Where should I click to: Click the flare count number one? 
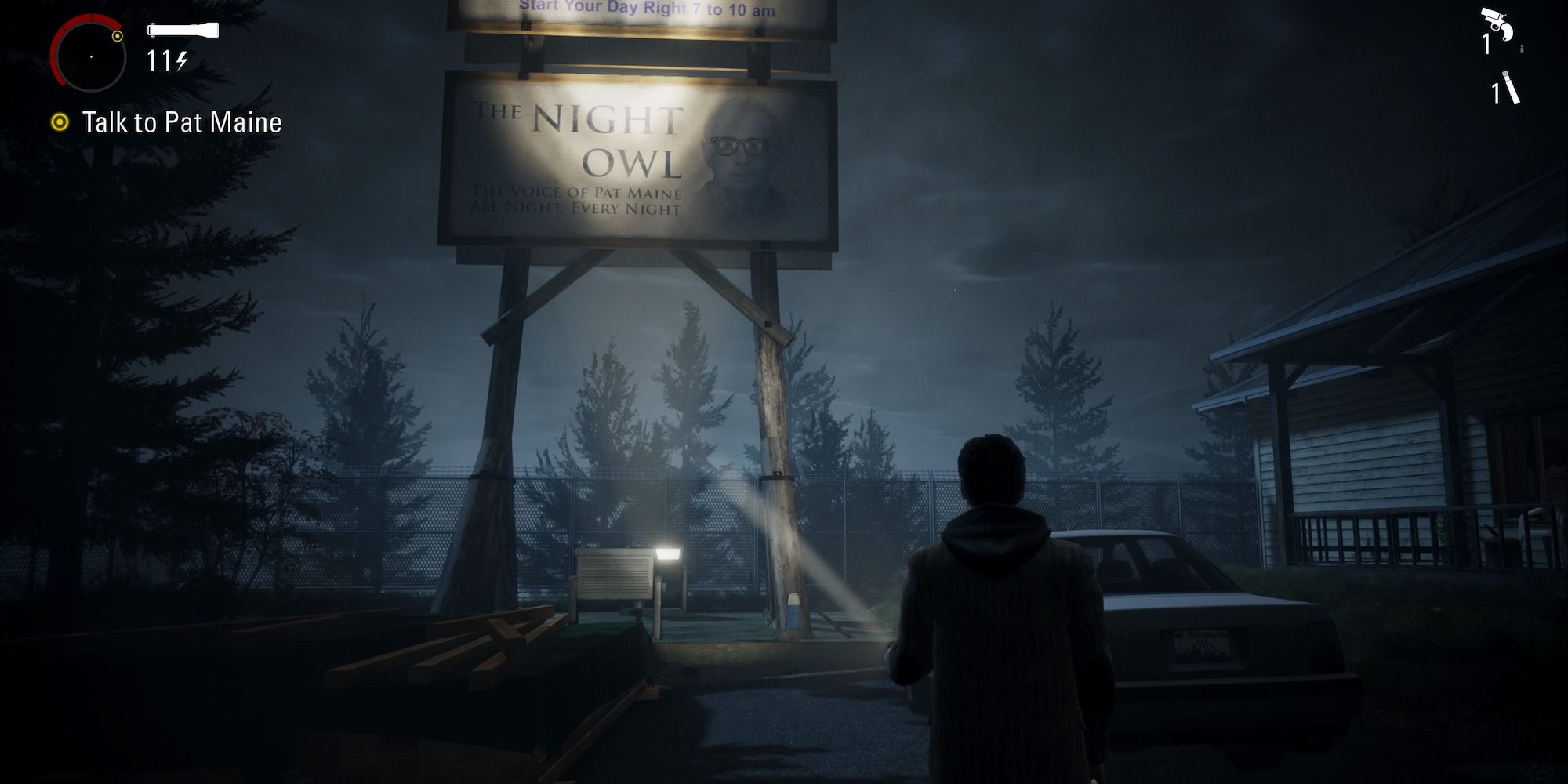coord(1496,93)
